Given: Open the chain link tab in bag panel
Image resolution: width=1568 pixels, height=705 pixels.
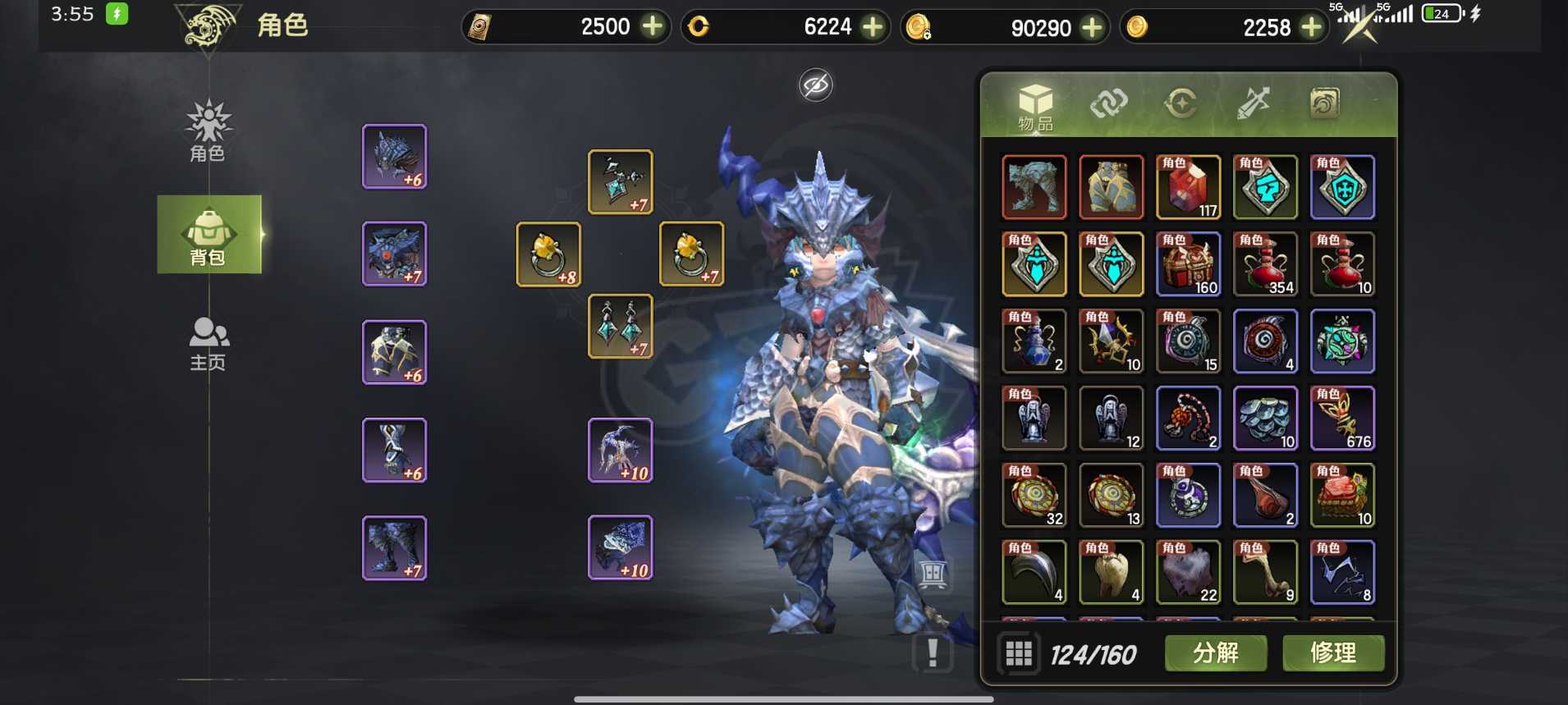Looking at the screenshot, I should (1108, 103).
